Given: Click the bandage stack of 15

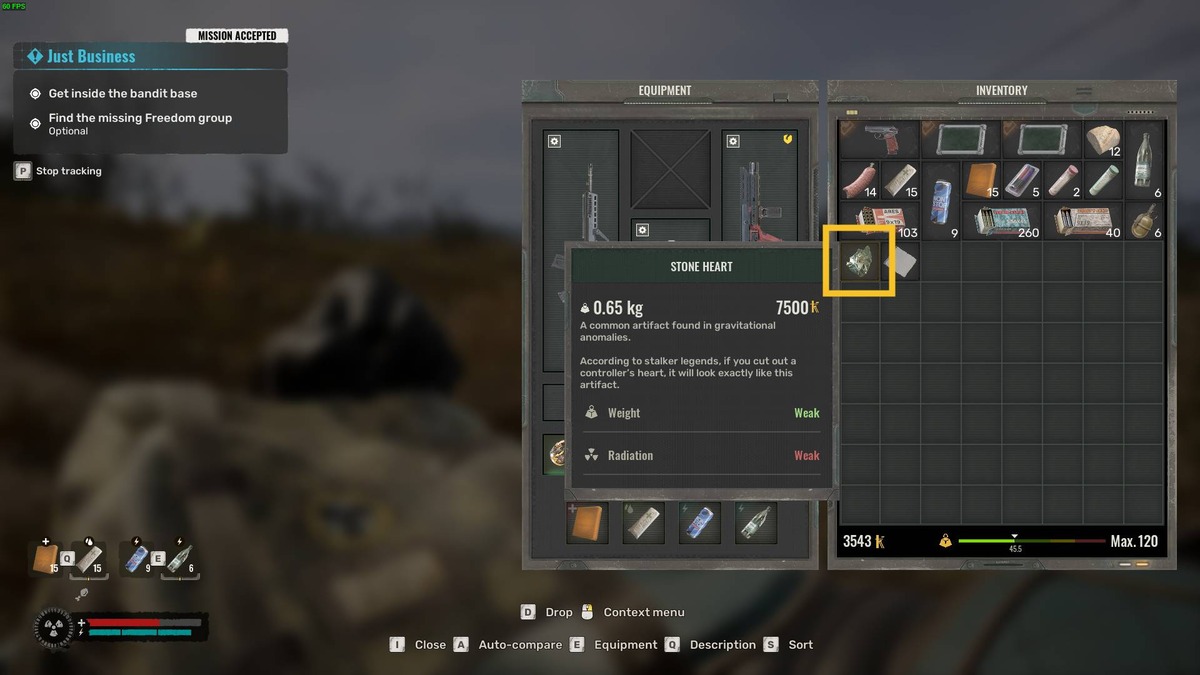Looking at the screenshot, I should pos(900,180).
